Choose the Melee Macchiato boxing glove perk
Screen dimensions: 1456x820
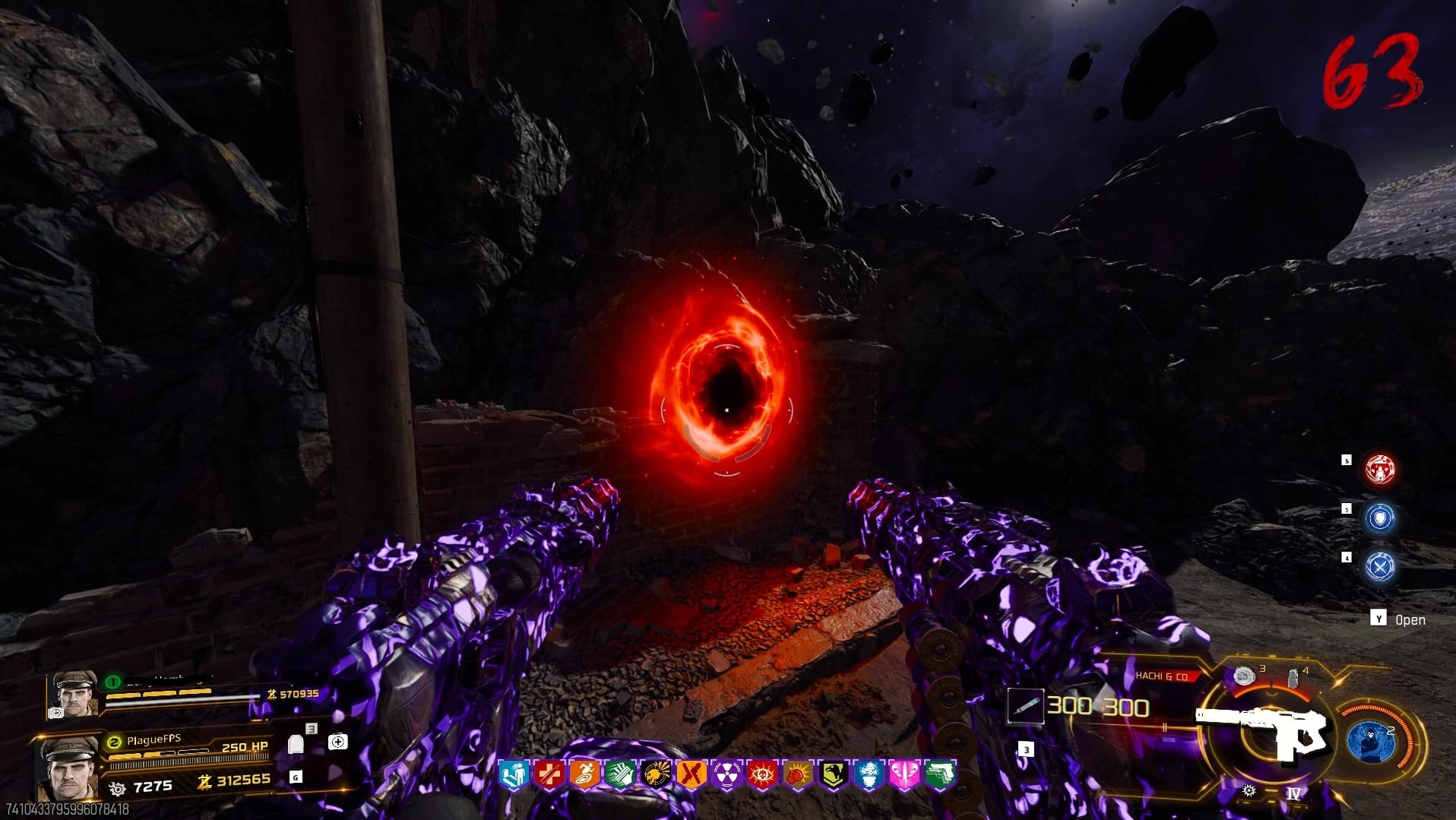(x=797, y=776)
